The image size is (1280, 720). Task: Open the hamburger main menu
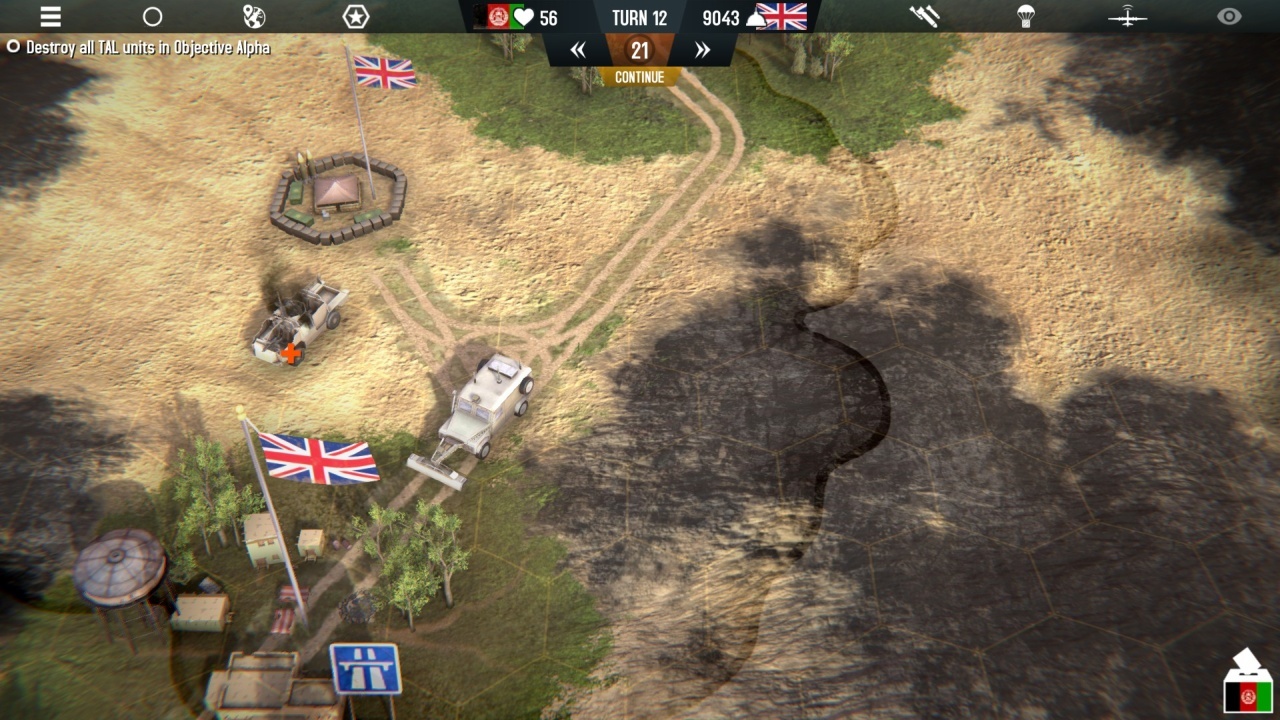pyautogui.click(x=50, y=17)
